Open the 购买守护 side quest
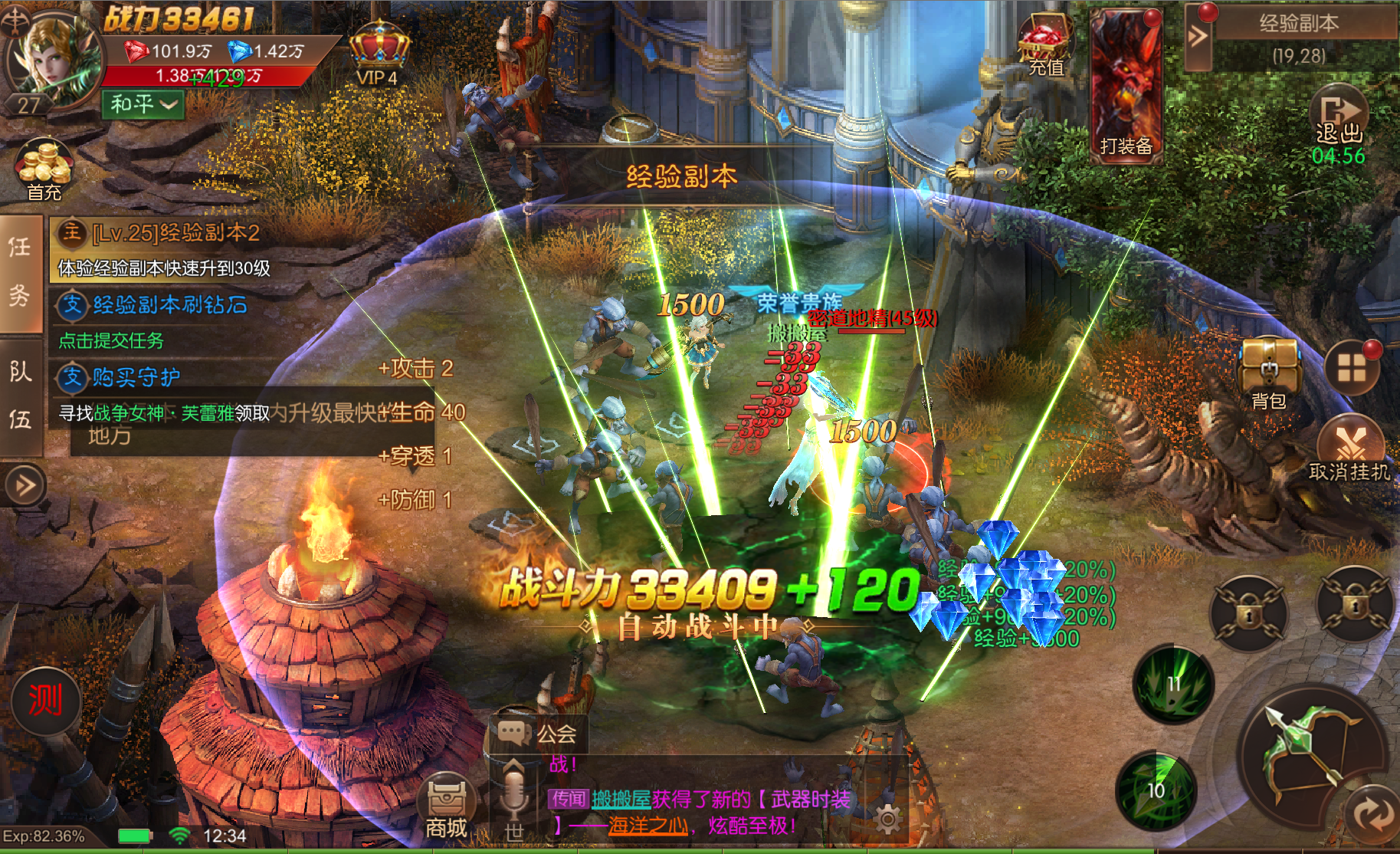Image resolution: width=1400 pixels, height=854 pixels. click(136, 377)
